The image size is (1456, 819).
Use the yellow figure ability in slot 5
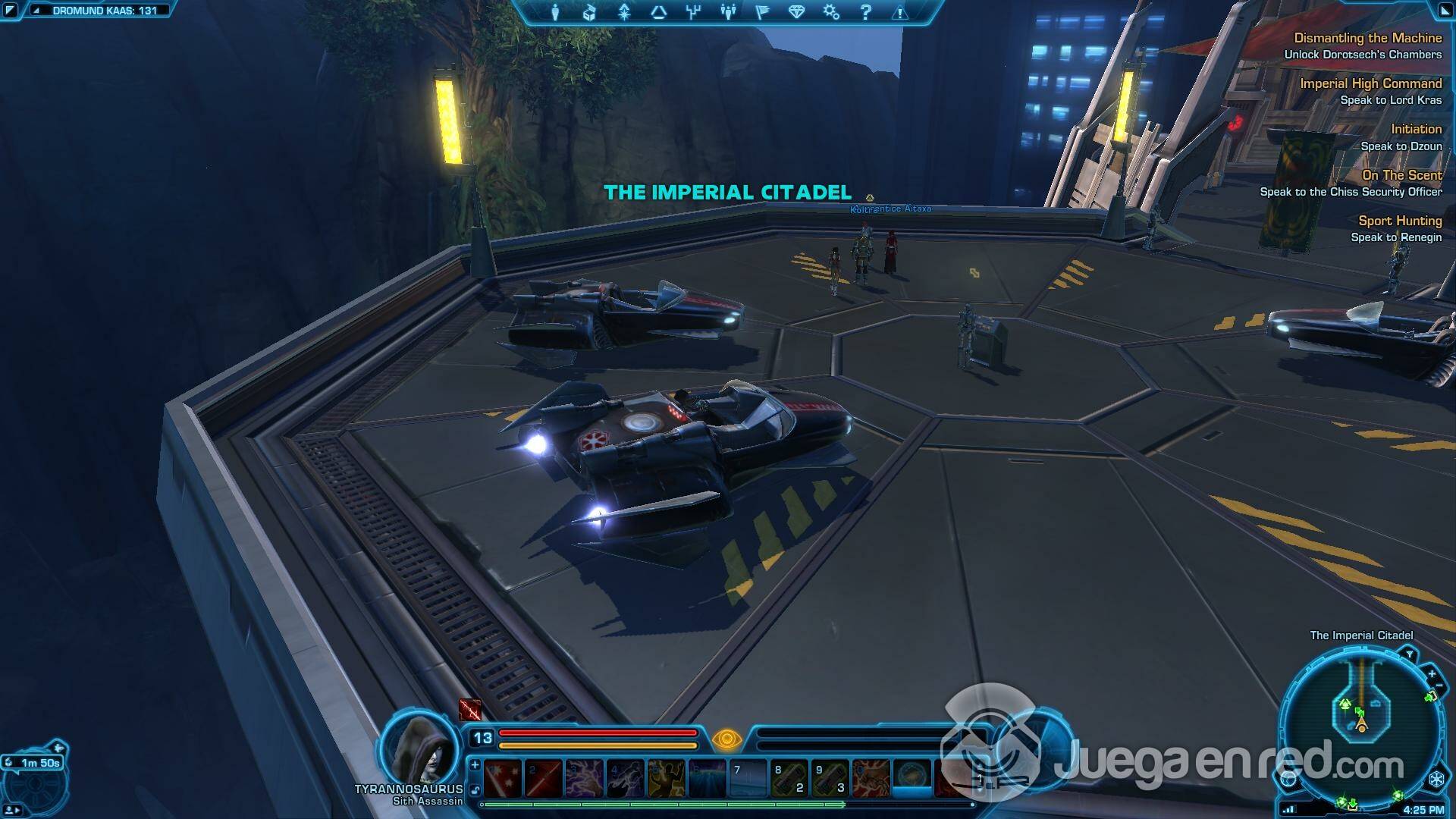tap(666, 779)
